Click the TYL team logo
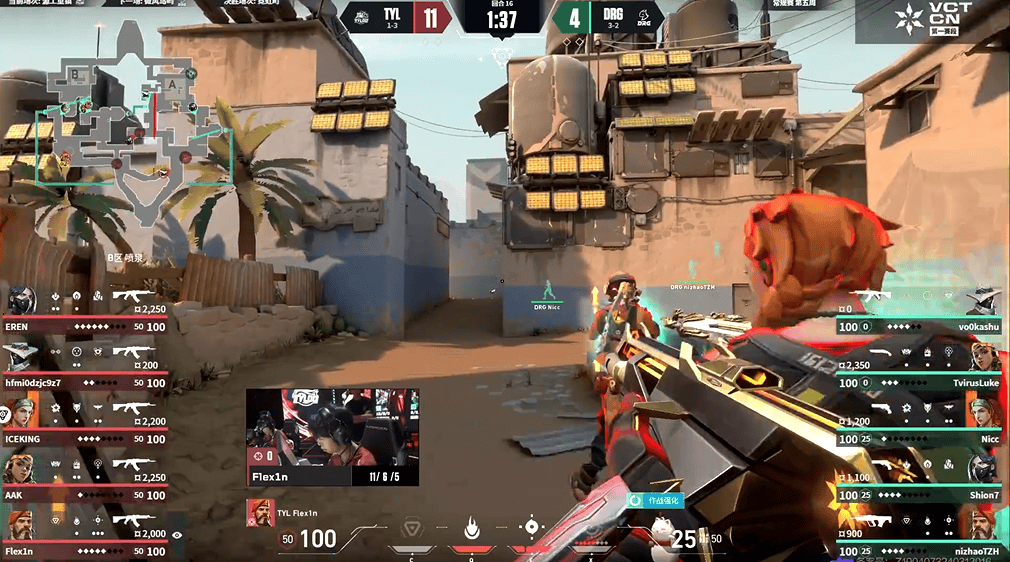1010x562 pixels. (x=359, y=18)
